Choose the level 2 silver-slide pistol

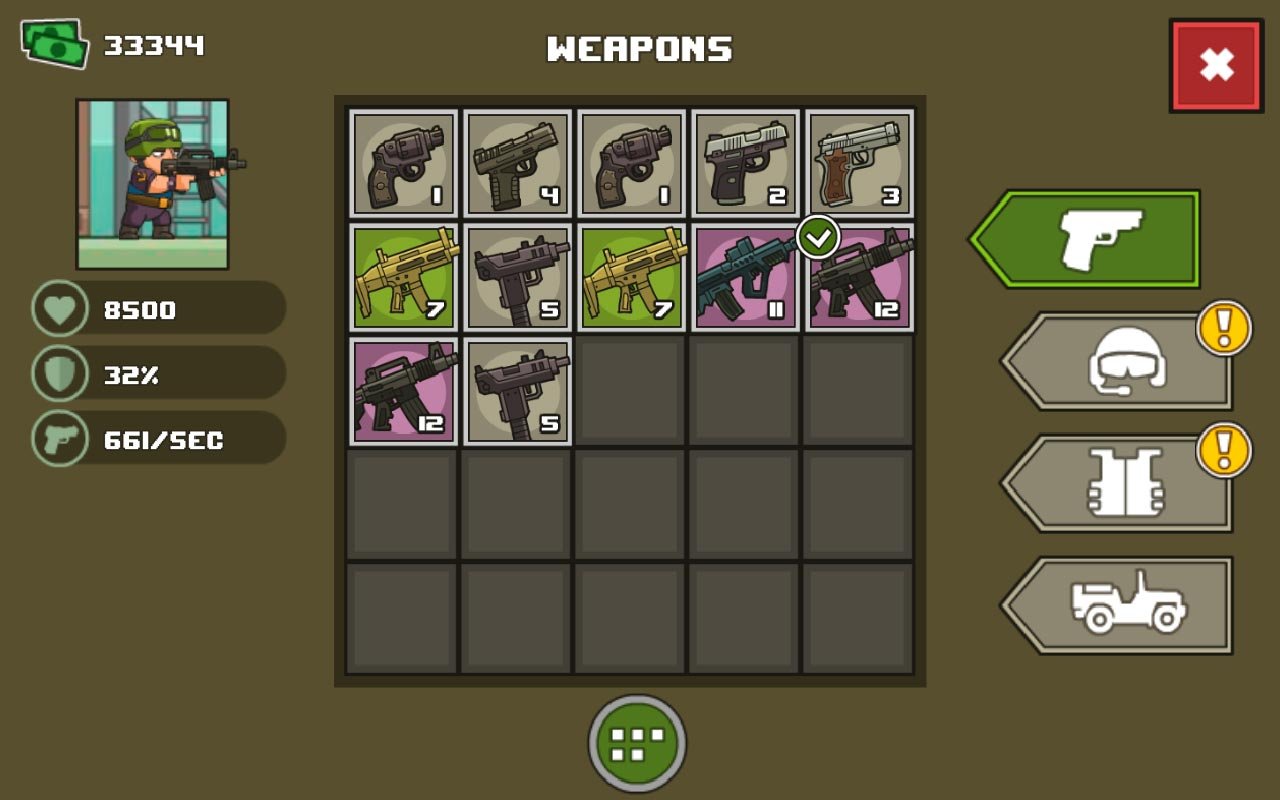click(x=745, y=163)
